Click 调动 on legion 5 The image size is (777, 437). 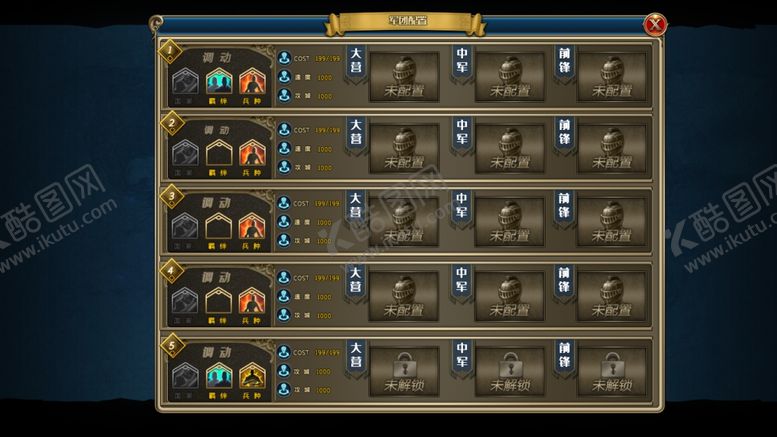tap(216, 352)
